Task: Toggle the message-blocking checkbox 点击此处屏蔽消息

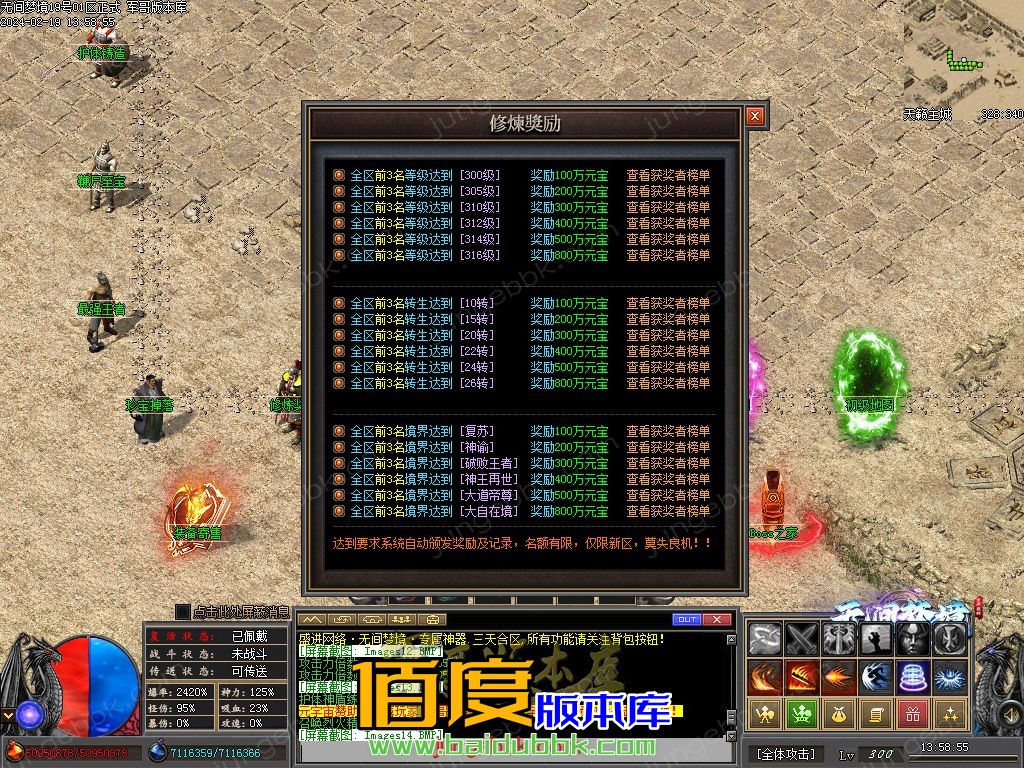Action: (183, 611)
